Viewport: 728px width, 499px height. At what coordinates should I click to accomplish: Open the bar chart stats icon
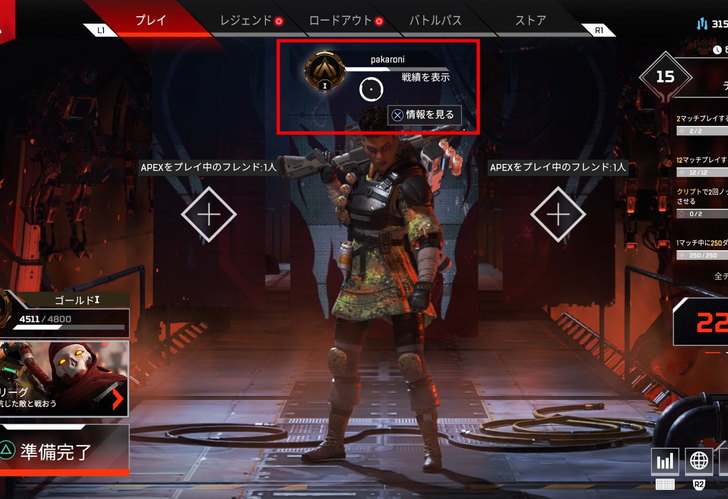(x=665, y=461)
